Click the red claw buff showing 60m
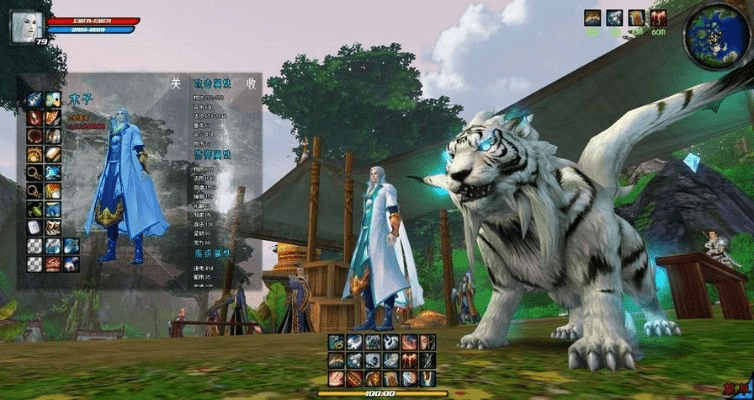The image size is (754, 400). point(657,17)
